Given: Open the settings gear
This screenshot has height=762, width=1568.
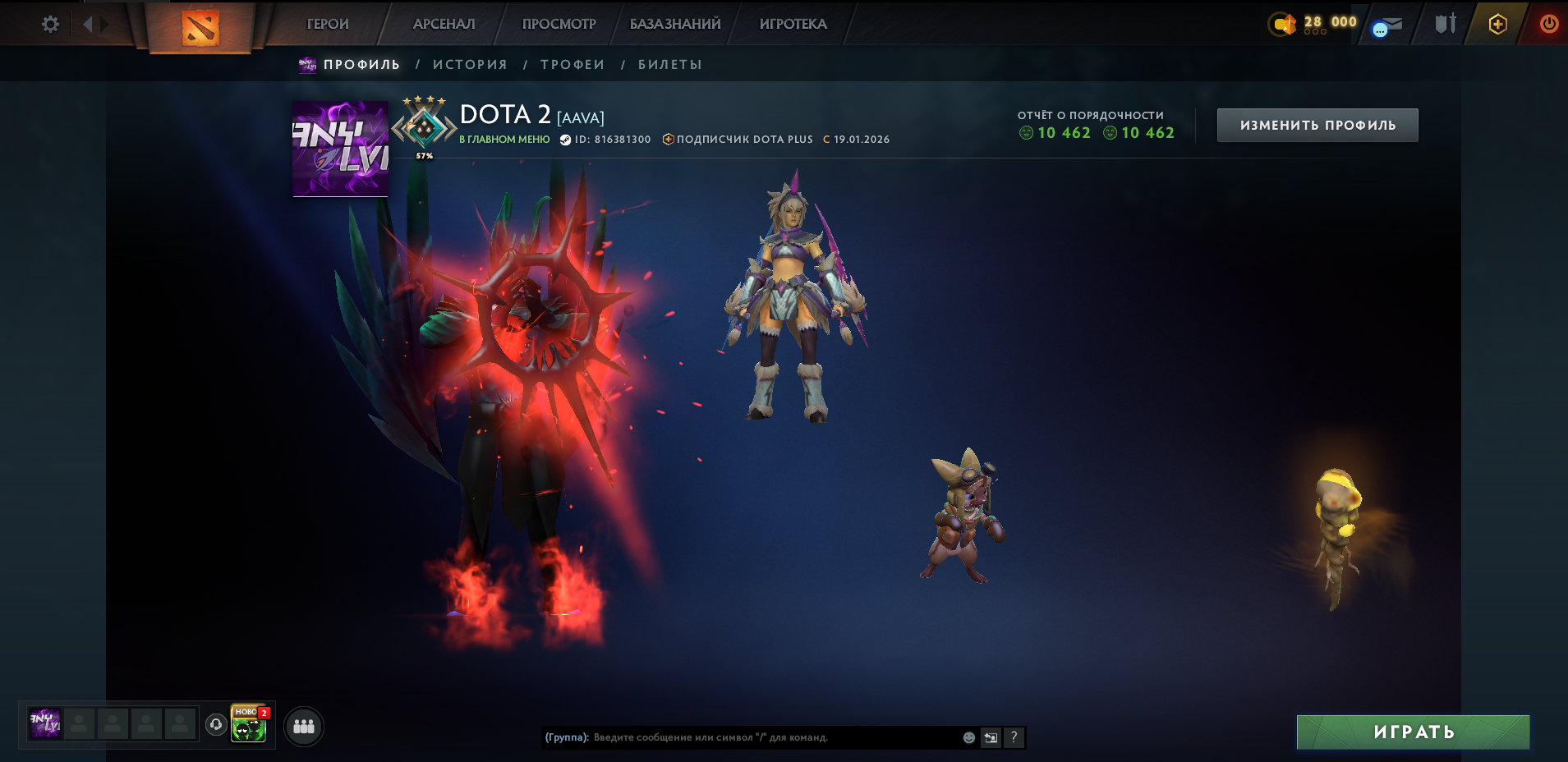Looking at the screenshot, I should coord(50,23).
